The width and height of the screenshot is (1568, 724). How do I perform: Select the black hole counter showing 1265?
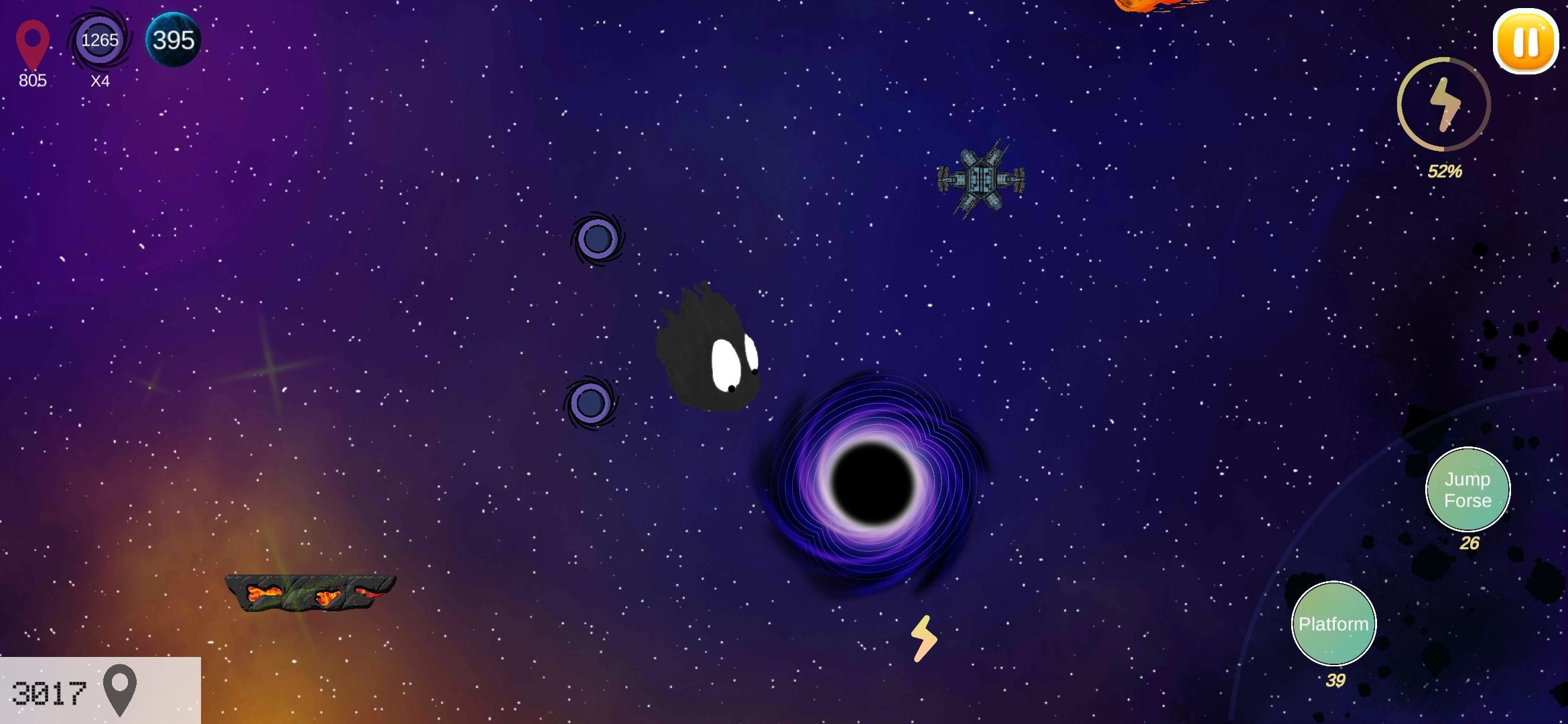click(99, 42)
